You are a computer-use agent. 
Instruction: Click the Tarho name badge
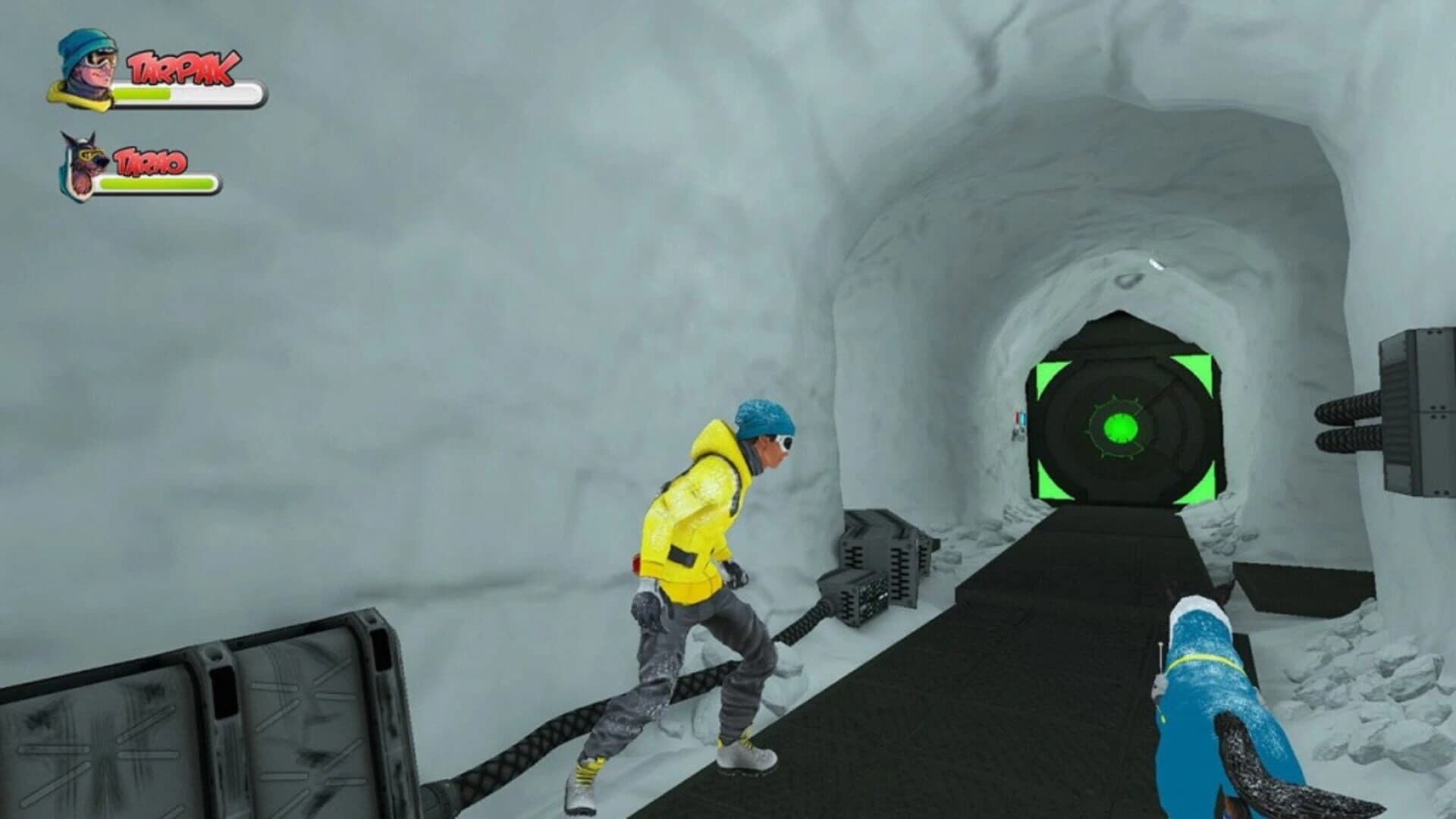coord(152,162)
